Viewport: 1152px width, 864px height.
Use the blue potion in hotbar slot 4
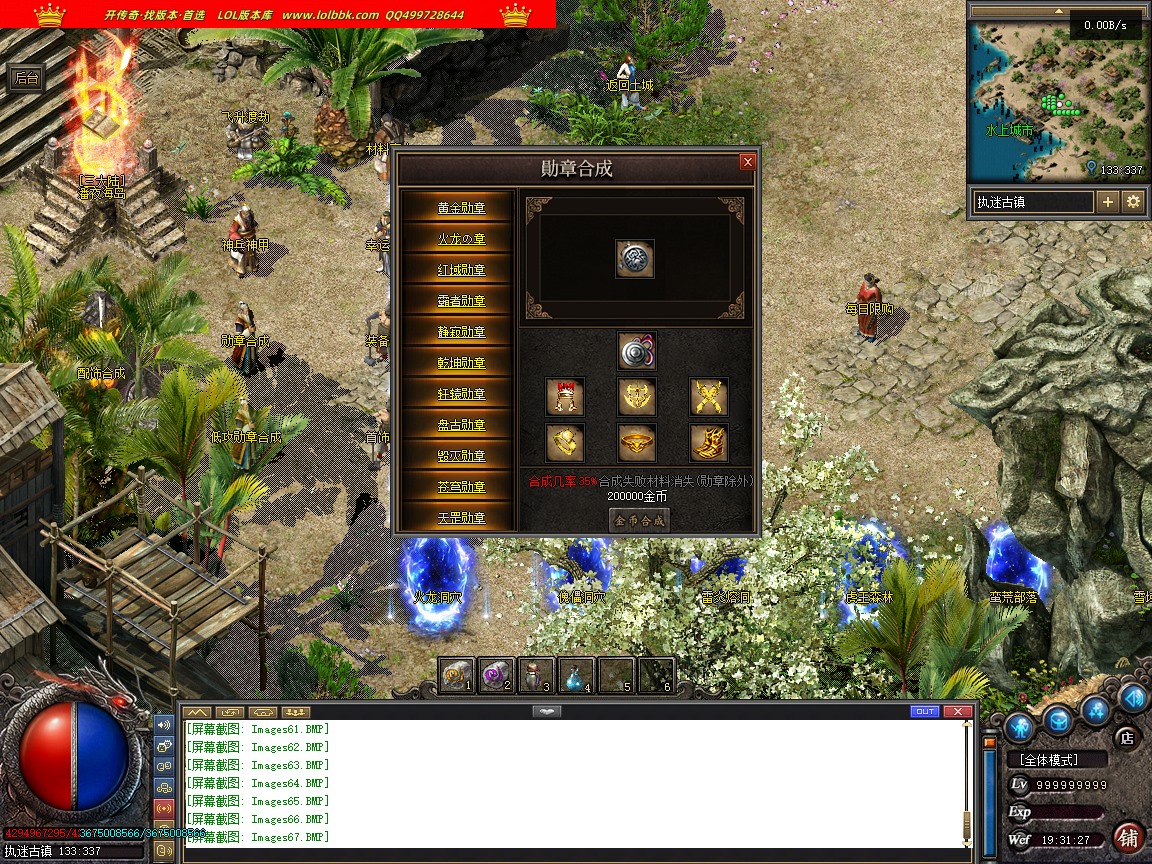click(574, 676)
